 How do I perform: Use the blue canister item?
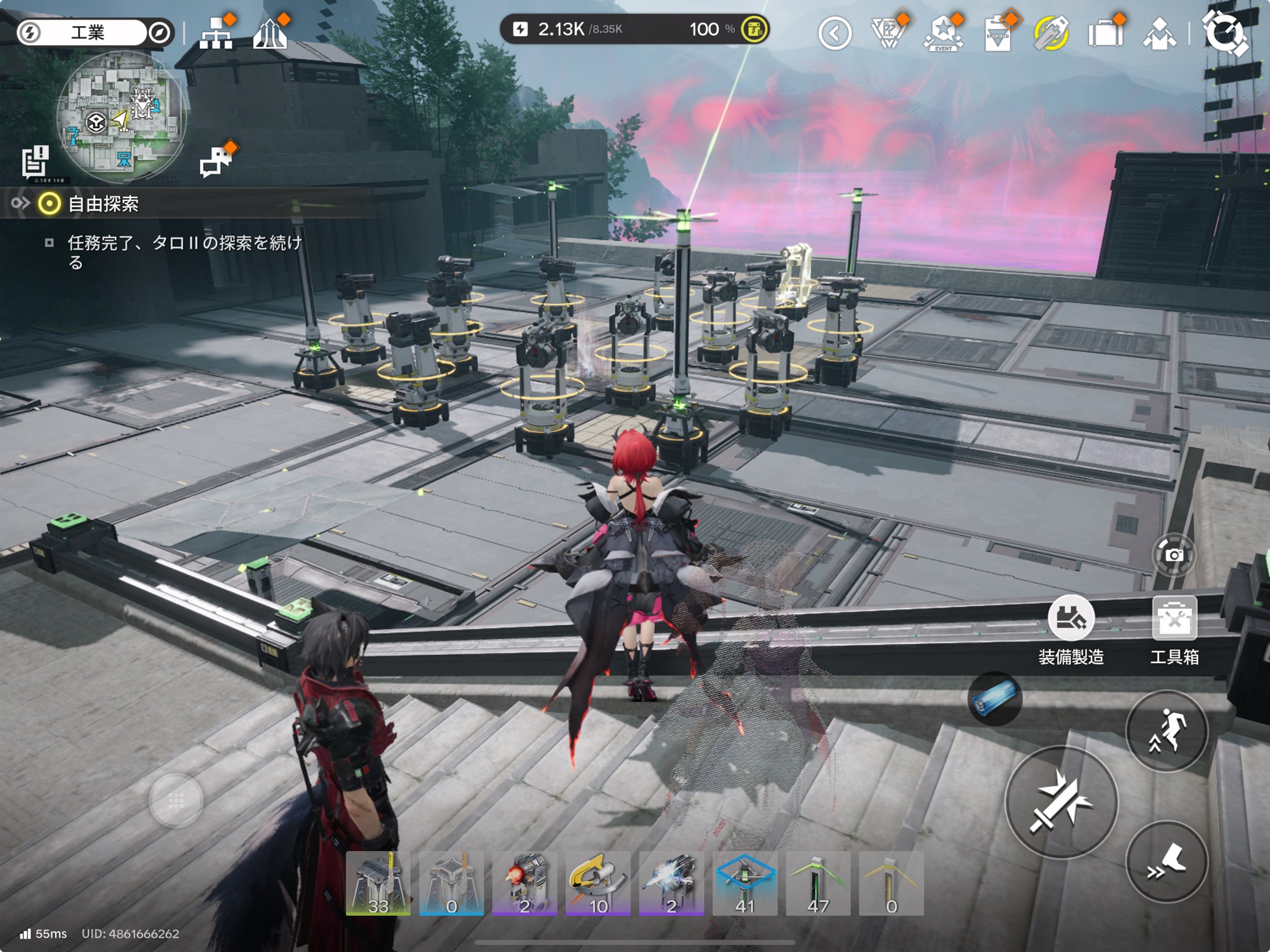click(x=994, y=699)
